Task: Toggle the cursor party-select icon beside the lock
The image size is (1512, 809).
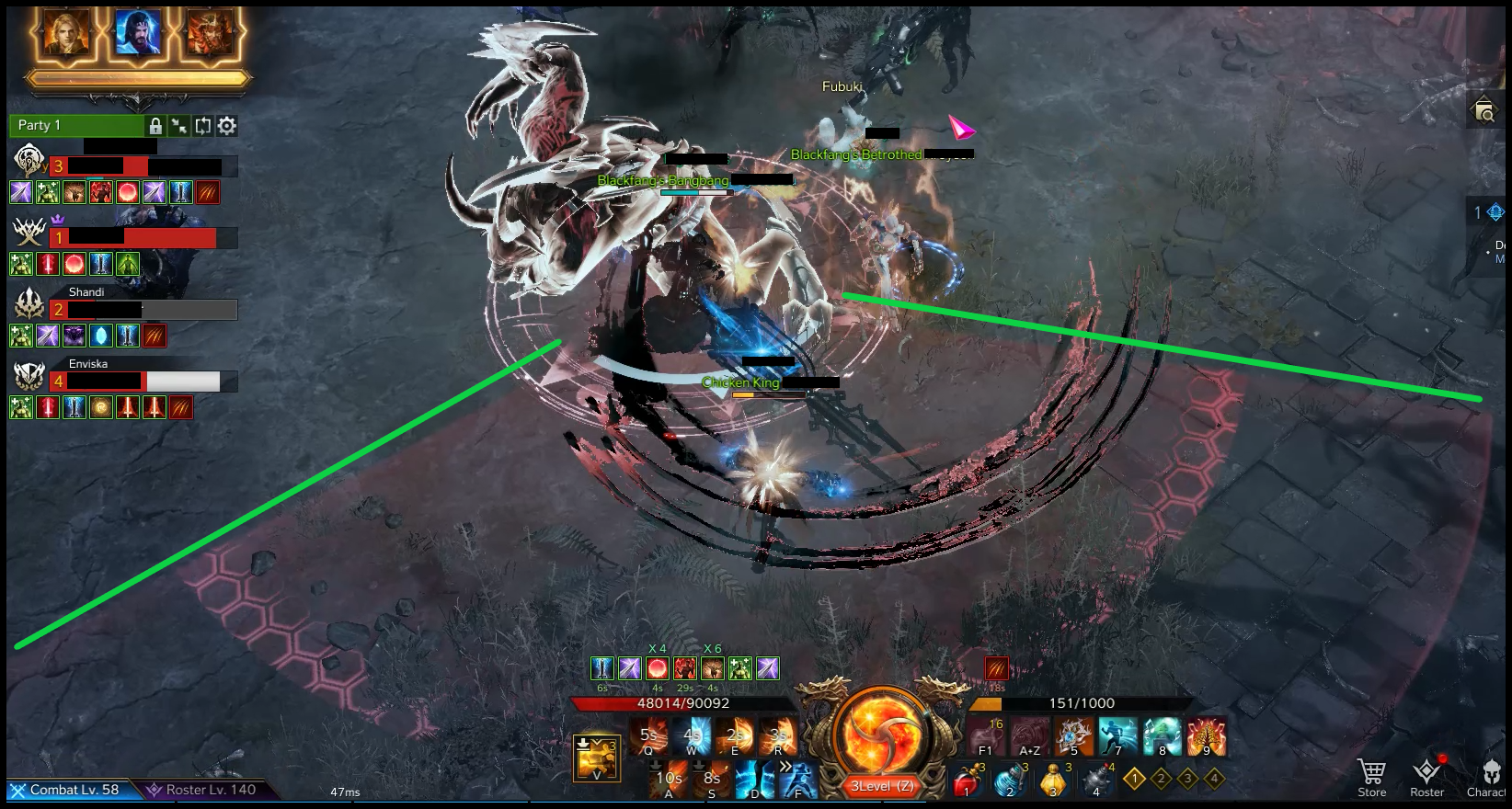Action: [x=179, y=126]
